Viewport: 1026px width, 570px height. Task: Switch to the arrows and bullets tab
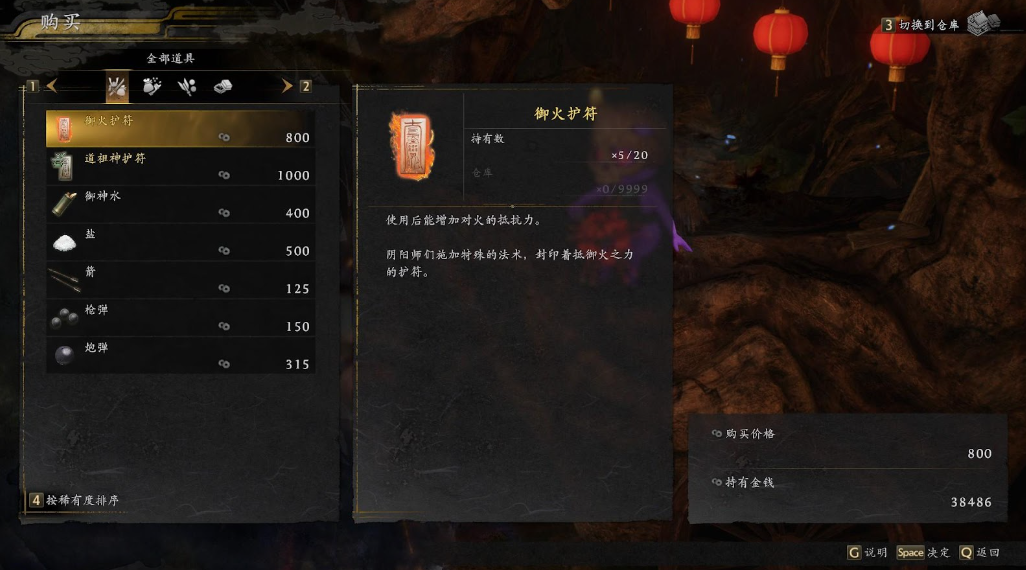tap(187, 87)
